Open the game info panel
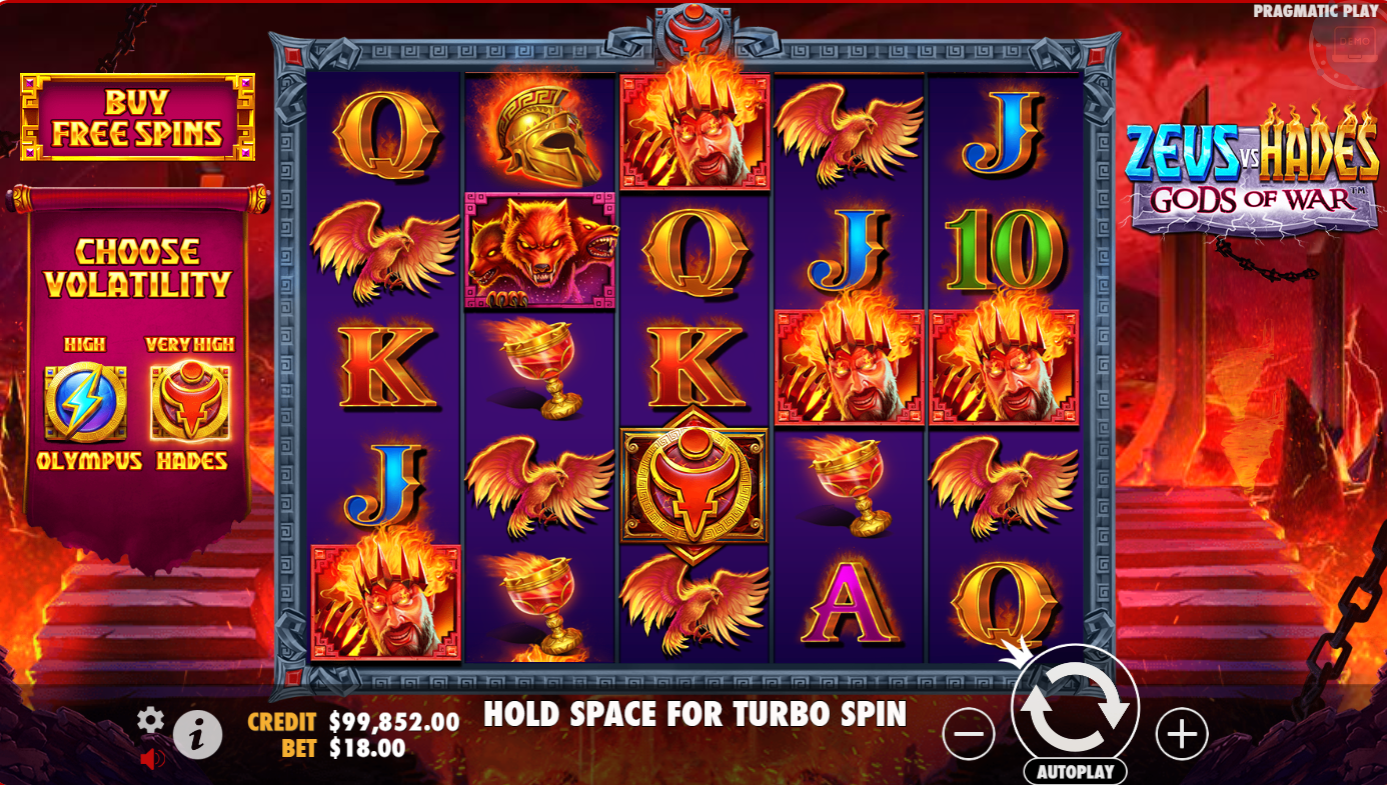This screenshot has height=785, width=1387. tap(196, 732)
